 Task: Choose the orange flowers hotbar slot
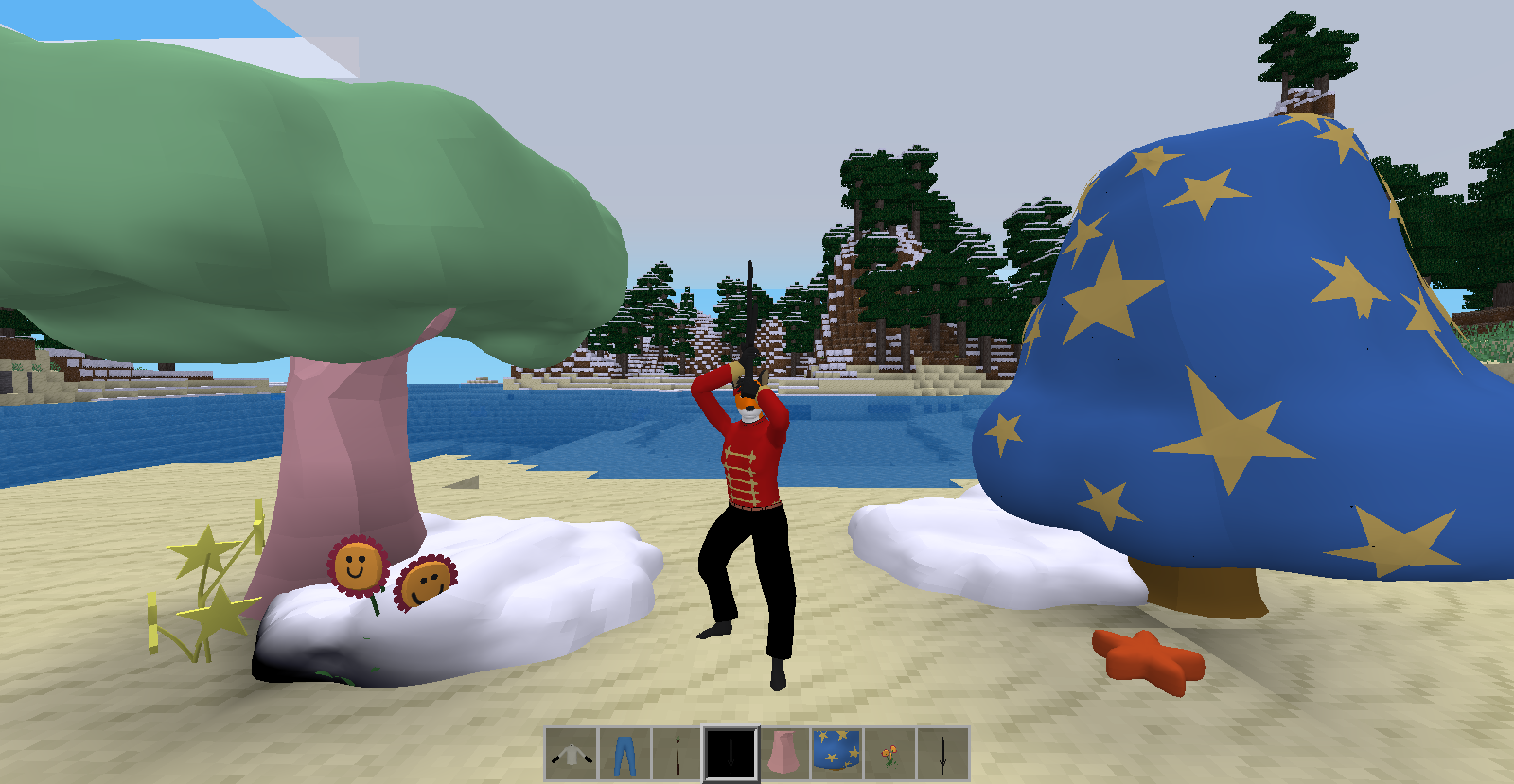tap(889, 754)
